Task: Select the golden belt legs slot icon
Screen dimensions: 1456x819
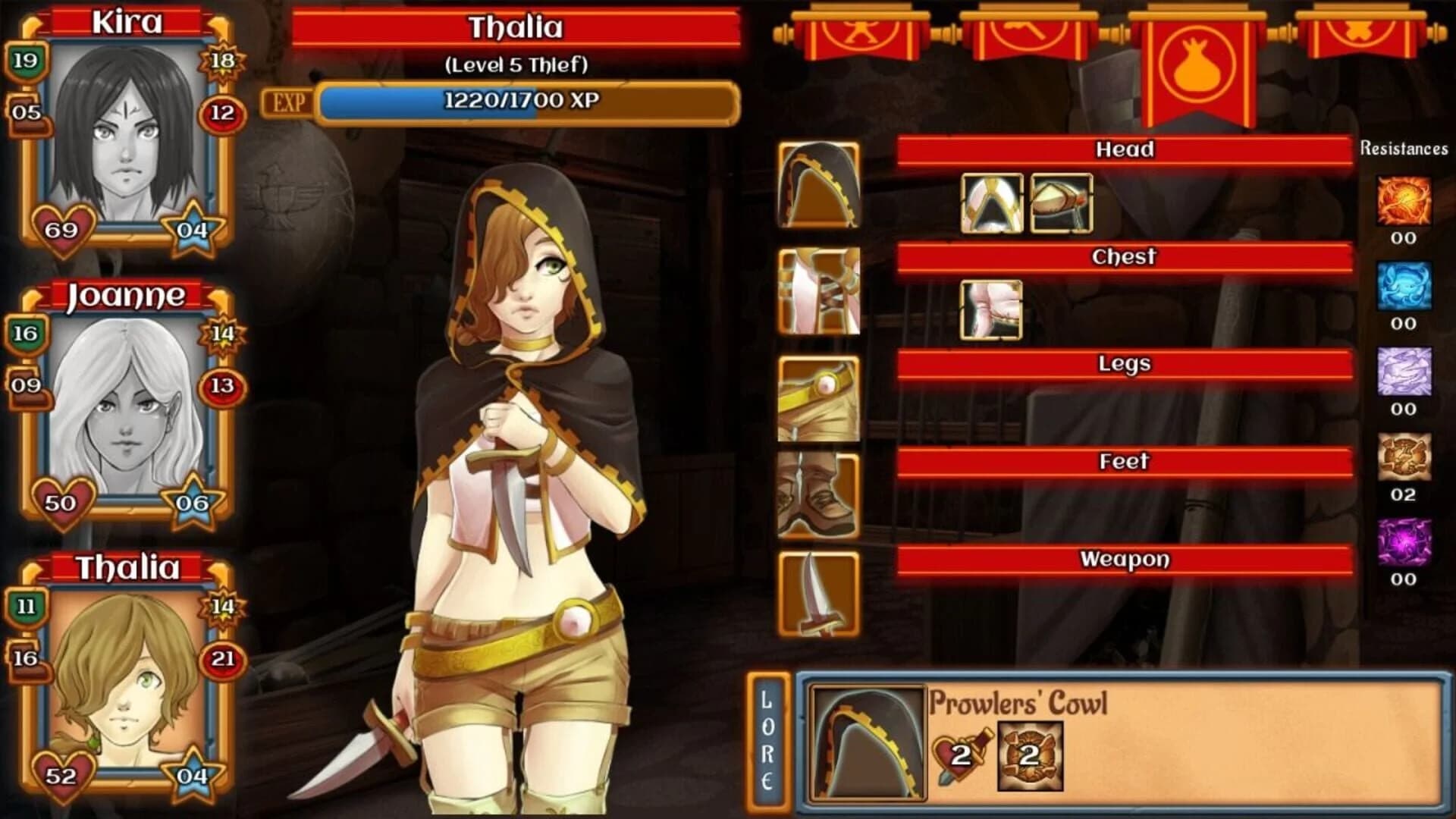Action: point(817,397)
